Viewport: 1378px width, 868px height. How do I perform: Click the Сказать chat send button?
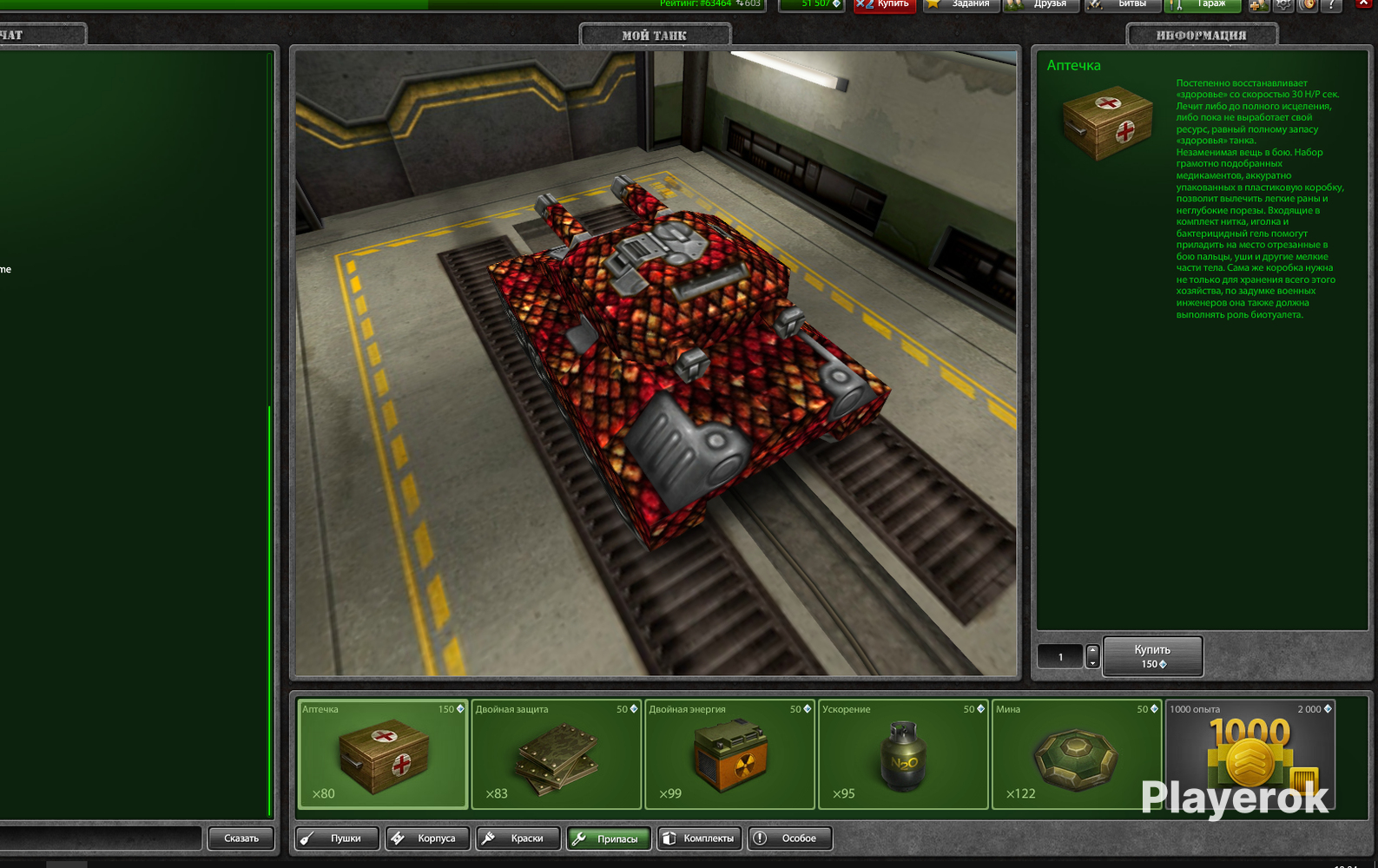click(x=241, y=838)
